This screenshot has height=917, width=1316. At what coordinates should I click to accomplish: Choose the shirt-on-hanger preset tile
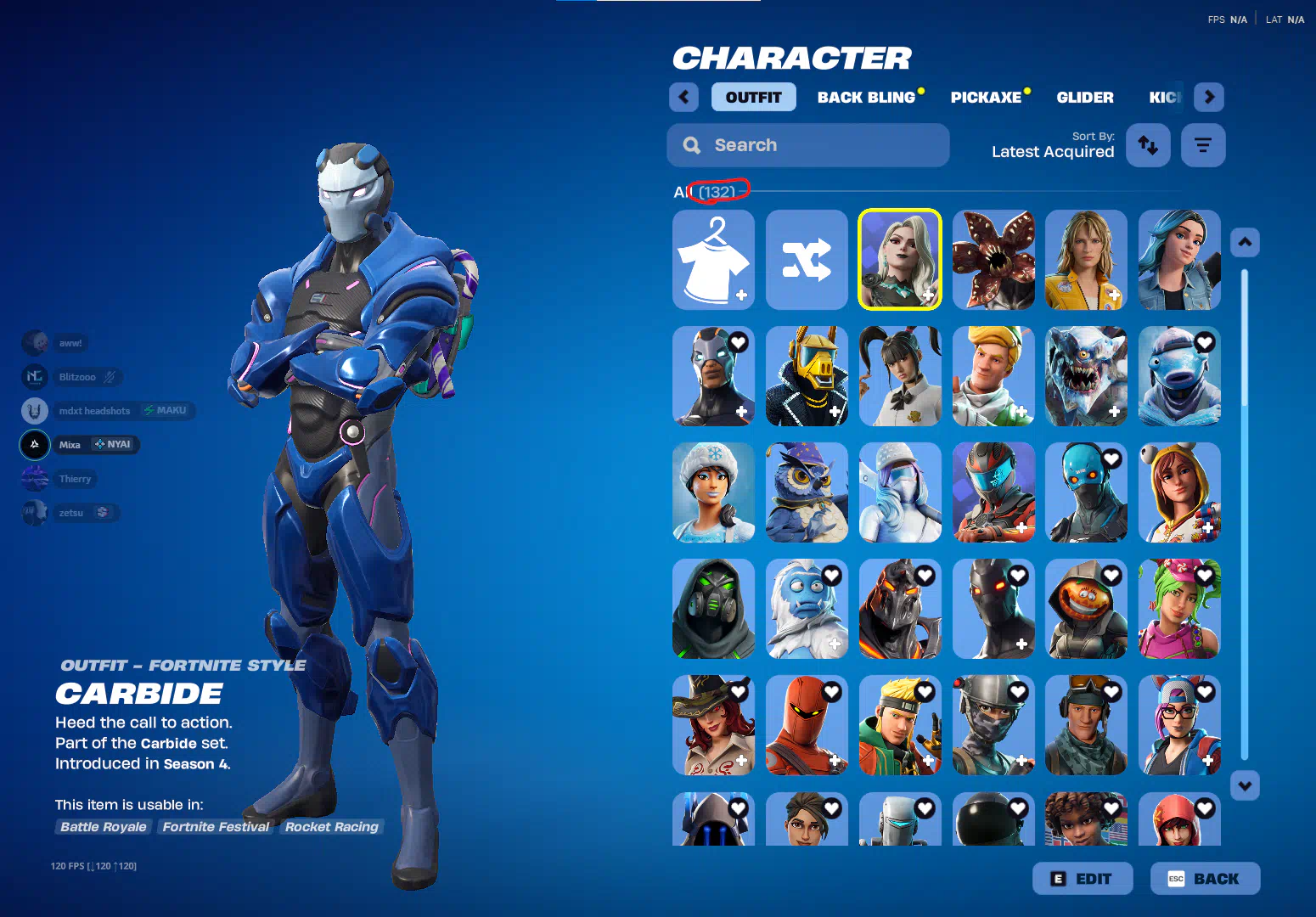[713, 260]
